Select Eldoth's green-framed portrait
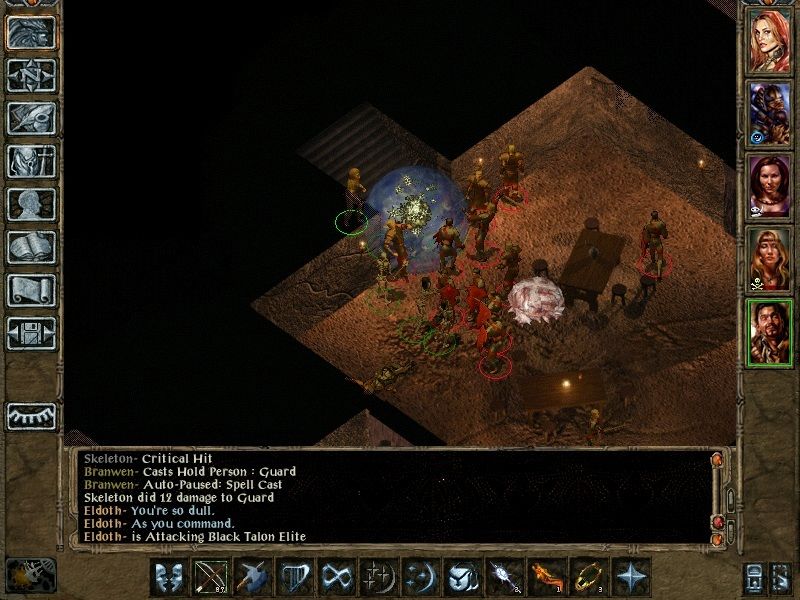800x600 pixels. [x=770, y=333]
